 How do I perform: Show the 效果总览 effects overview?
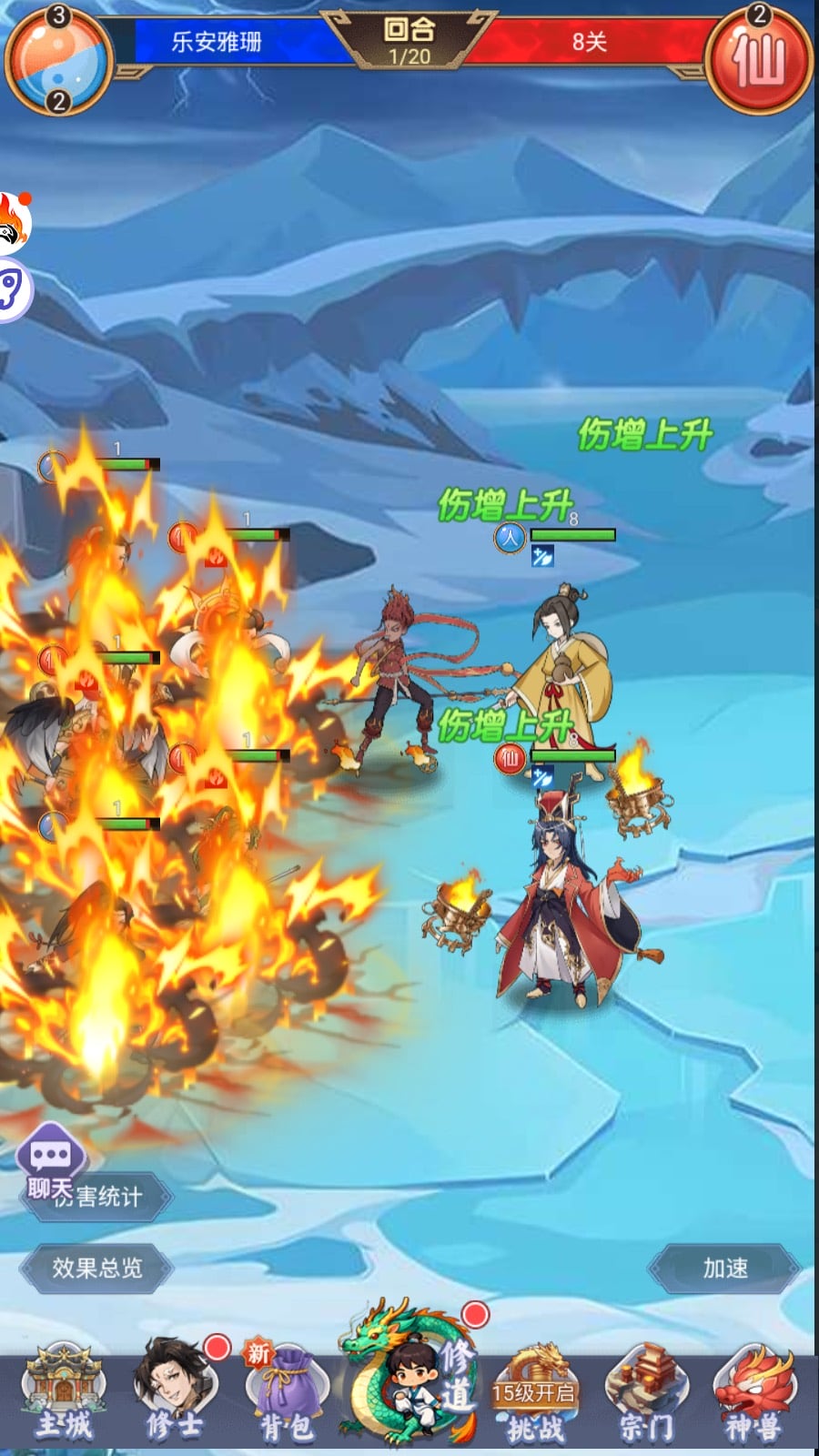pyautogui.click(x=96, y=1268)
